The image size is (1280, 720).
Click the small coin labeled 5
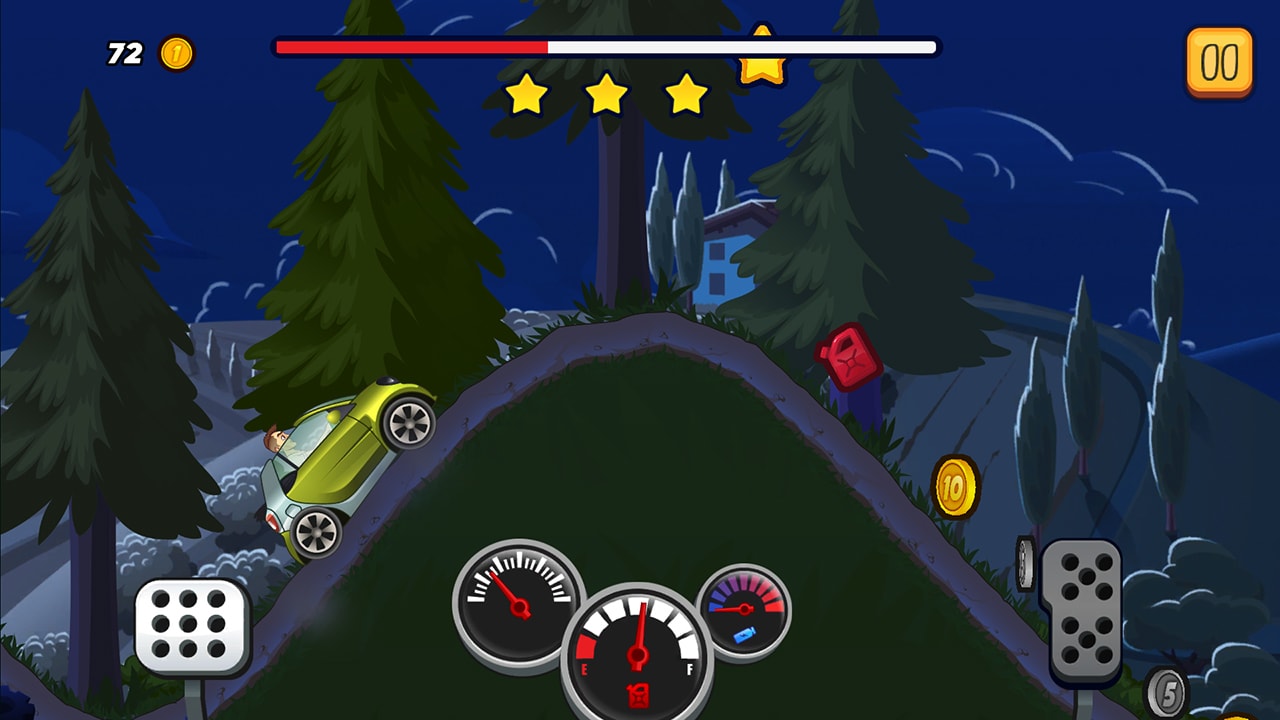1168,690
